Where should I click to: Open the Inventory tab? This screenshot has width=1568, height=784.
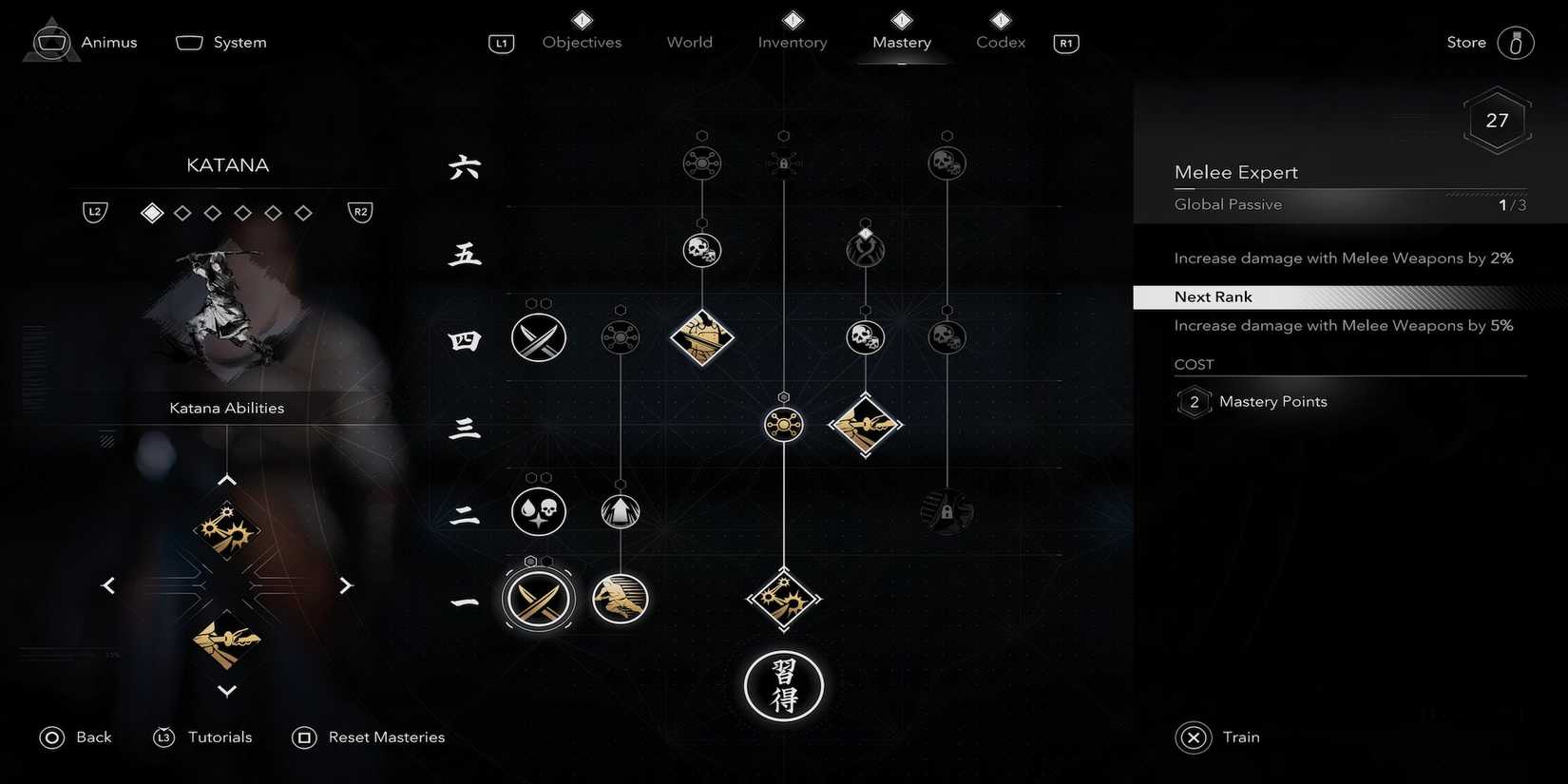point(792,42)
